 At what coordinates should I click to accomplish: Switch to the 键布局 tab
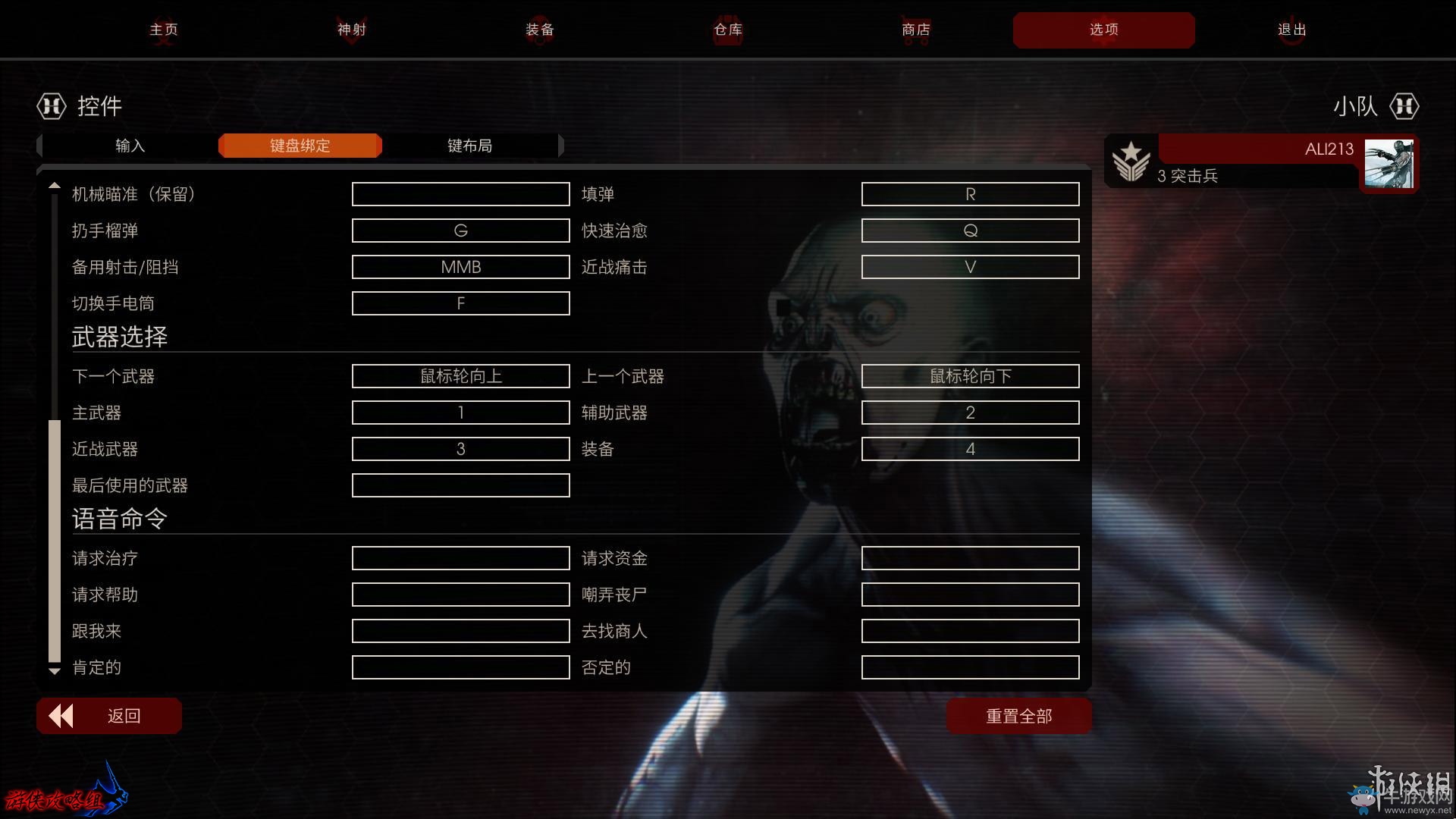click(x=470, y=145)
